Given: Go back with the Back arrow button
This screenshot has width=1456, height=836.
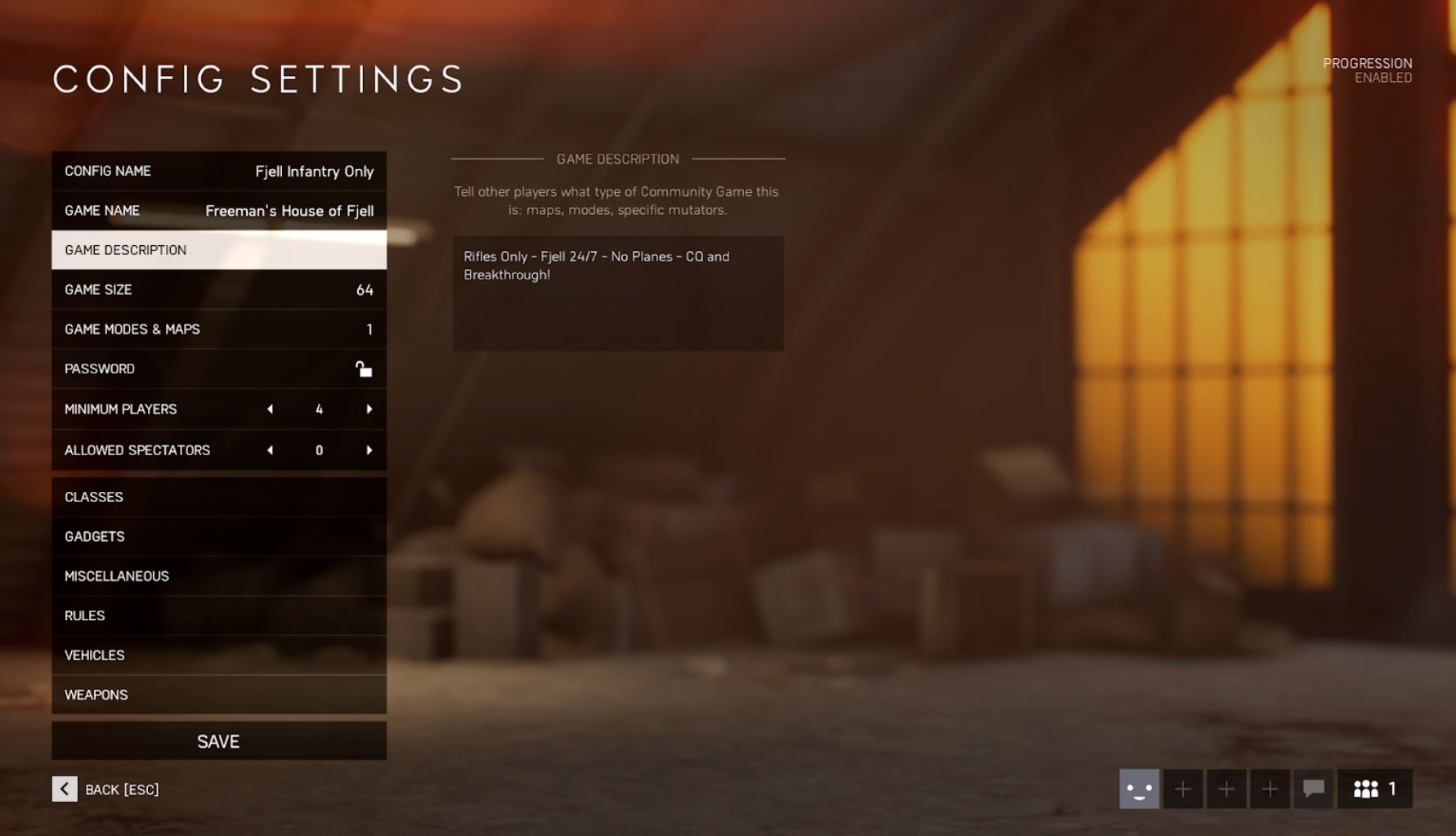Looking at the screenshot, I should click(x=65, y=789).
